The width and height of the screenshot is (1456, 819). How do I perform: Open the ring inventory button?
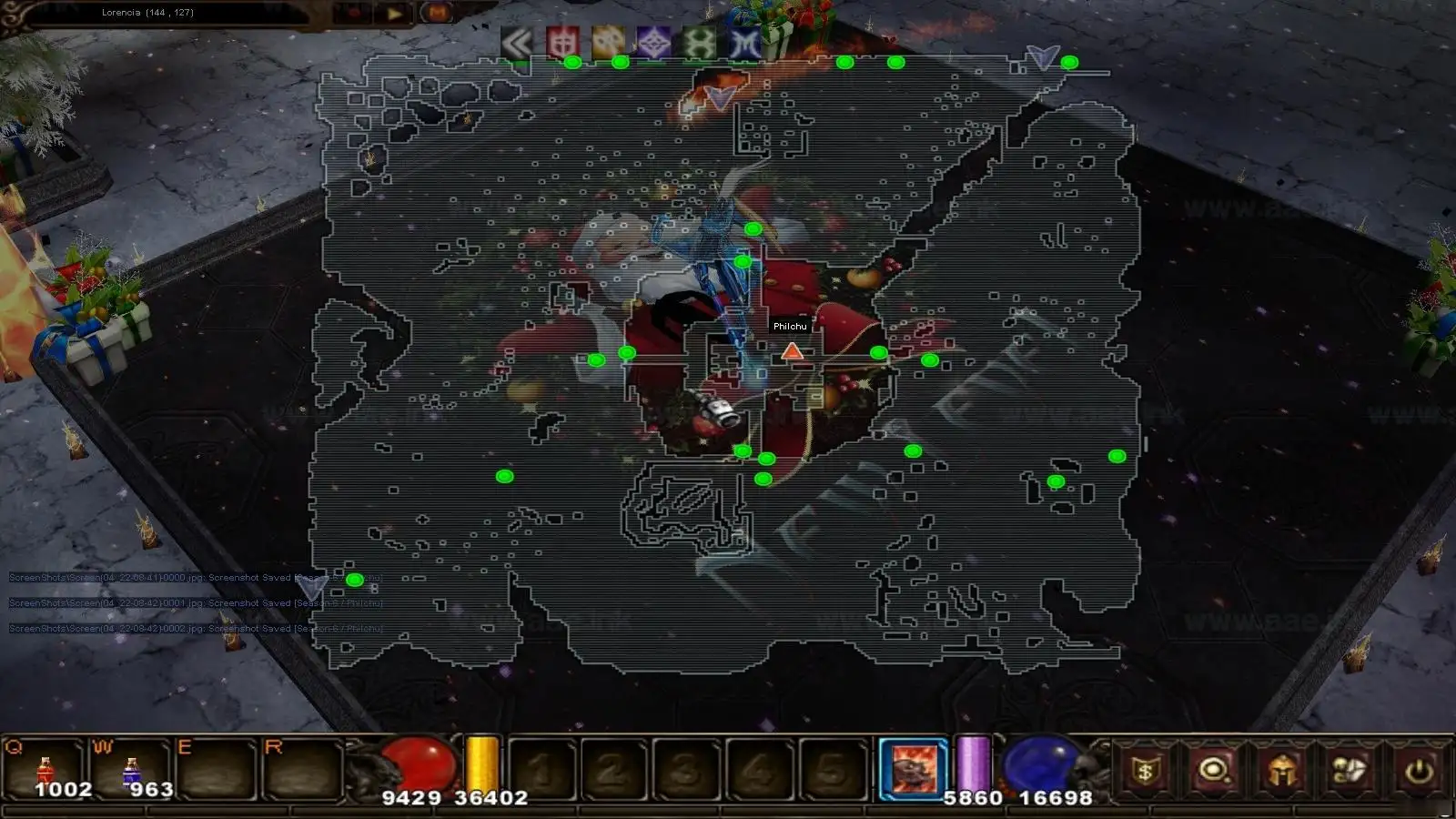[1215, 772]
